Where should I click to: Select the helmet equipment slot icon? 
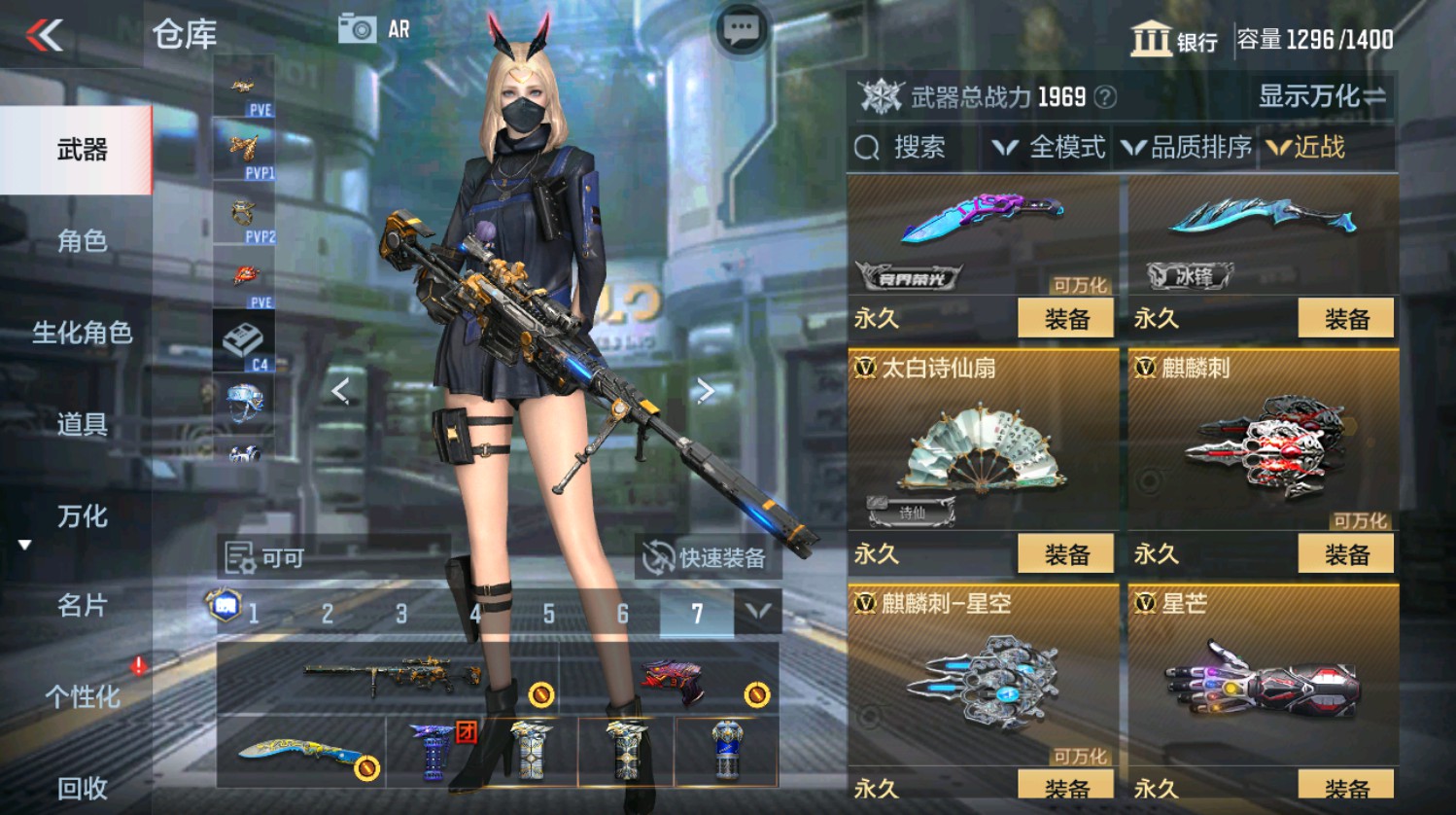tap(241, 402)
